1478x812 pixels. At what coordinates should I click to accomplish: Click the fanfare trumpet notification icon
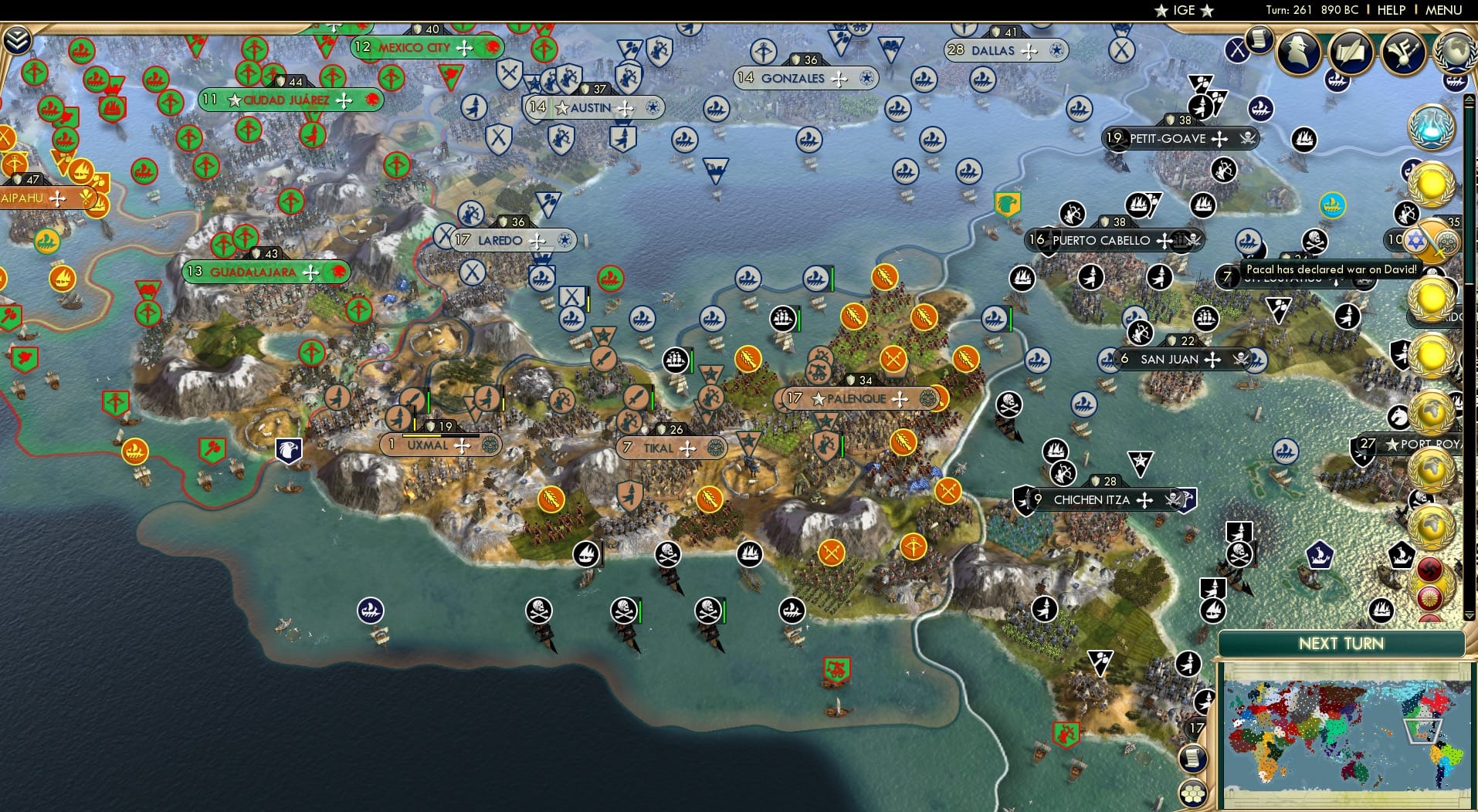pyautogui.click(x=1403, y=53)
